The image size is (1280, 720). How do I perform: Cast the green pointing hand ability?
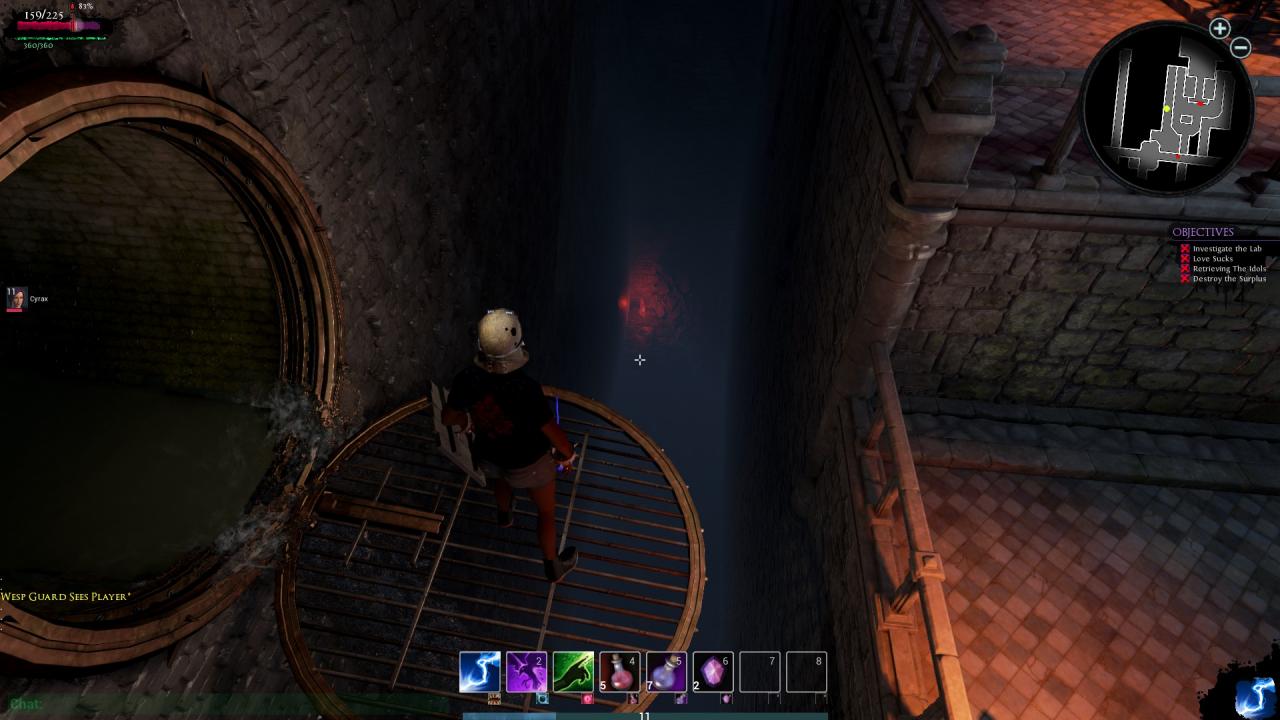[573, 672]
